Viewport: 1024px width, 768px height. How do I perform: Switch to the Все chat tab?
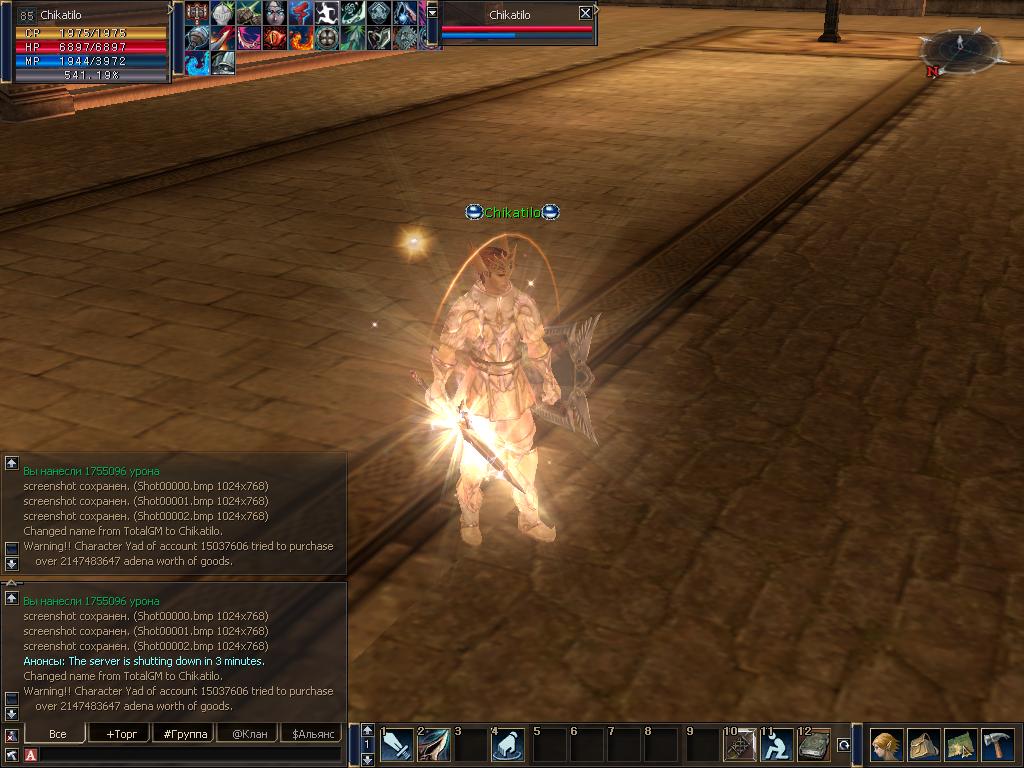coord(58,734)
